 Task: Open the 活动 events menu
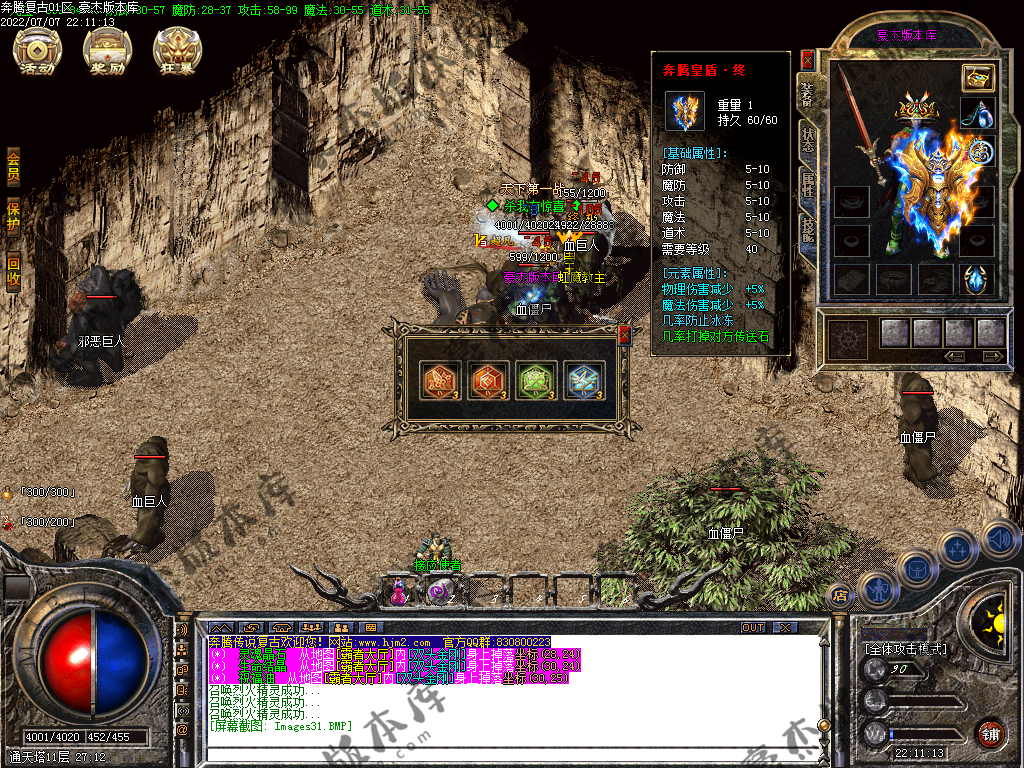[38, 50]
